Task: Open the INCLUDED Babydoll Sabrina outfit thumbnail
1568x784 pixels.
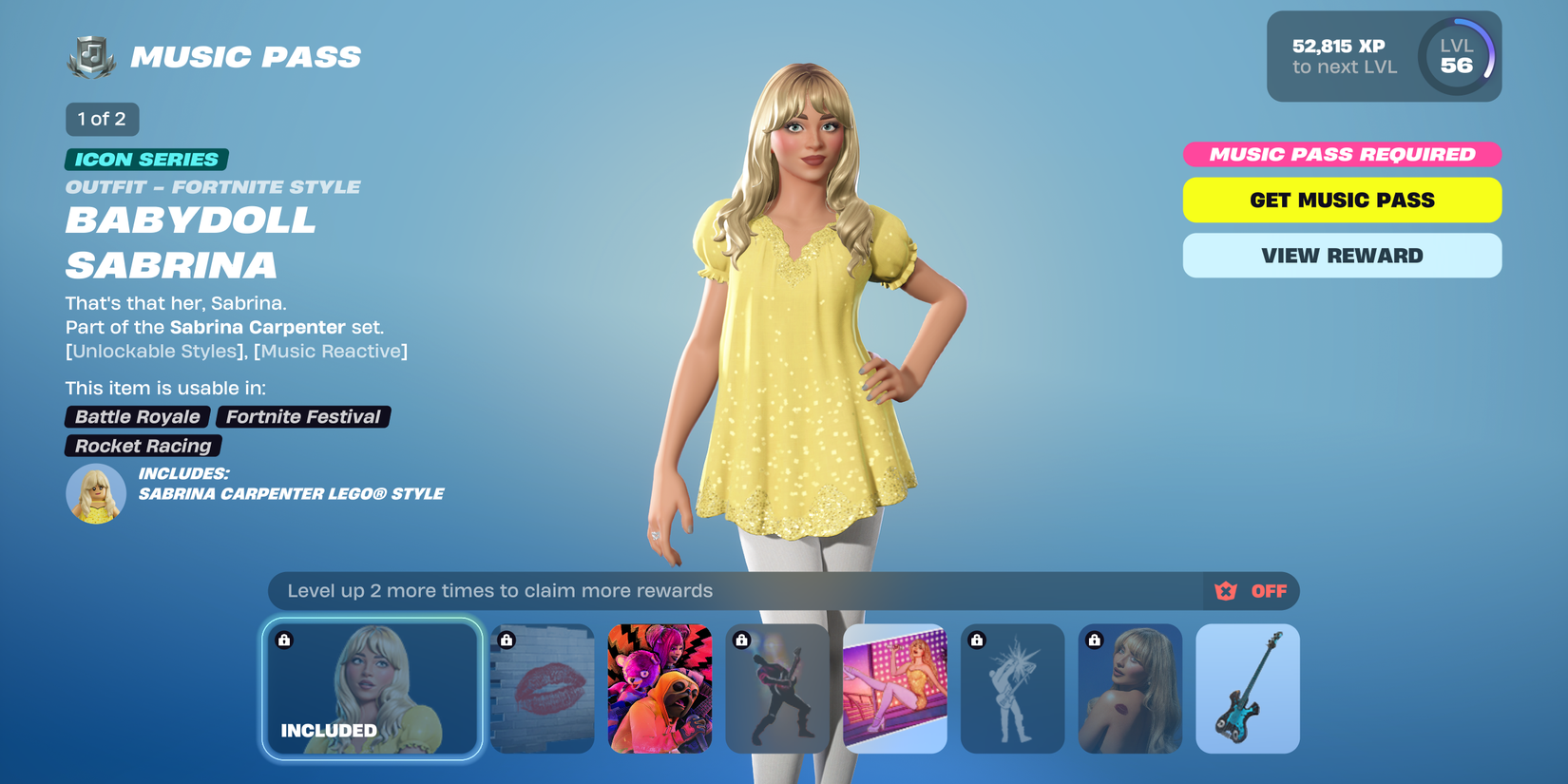Action: (x=372, y=689)
